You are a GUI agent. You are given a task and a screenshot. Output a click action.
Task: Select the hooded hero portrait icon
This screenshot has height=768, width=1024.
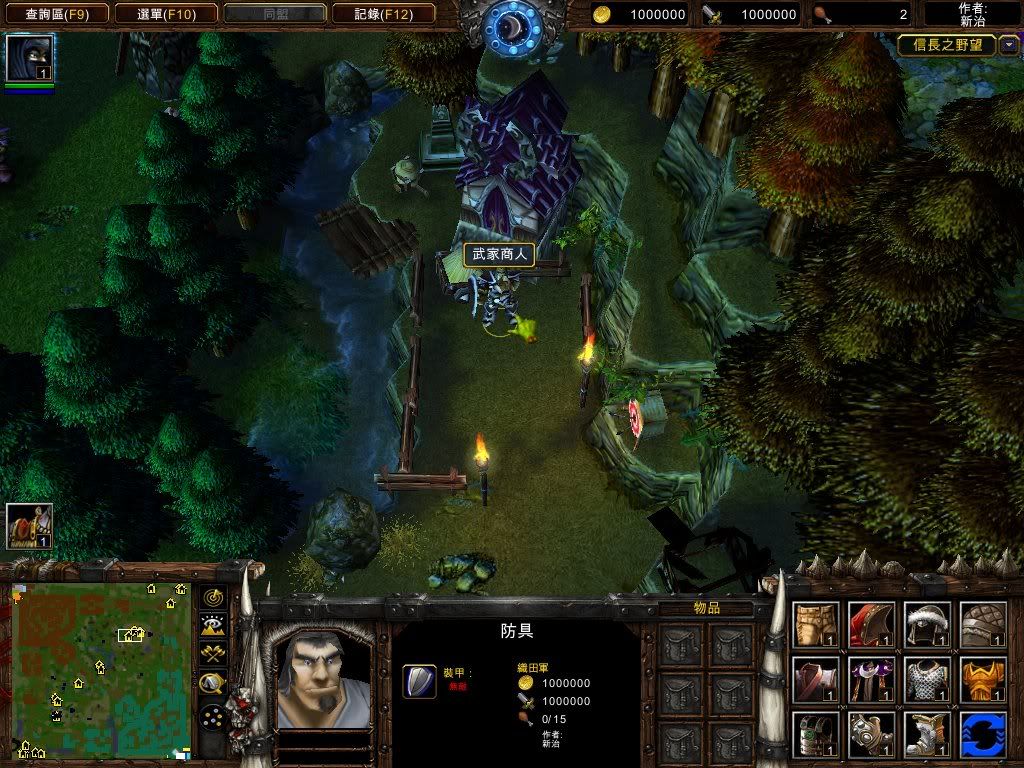30,58
